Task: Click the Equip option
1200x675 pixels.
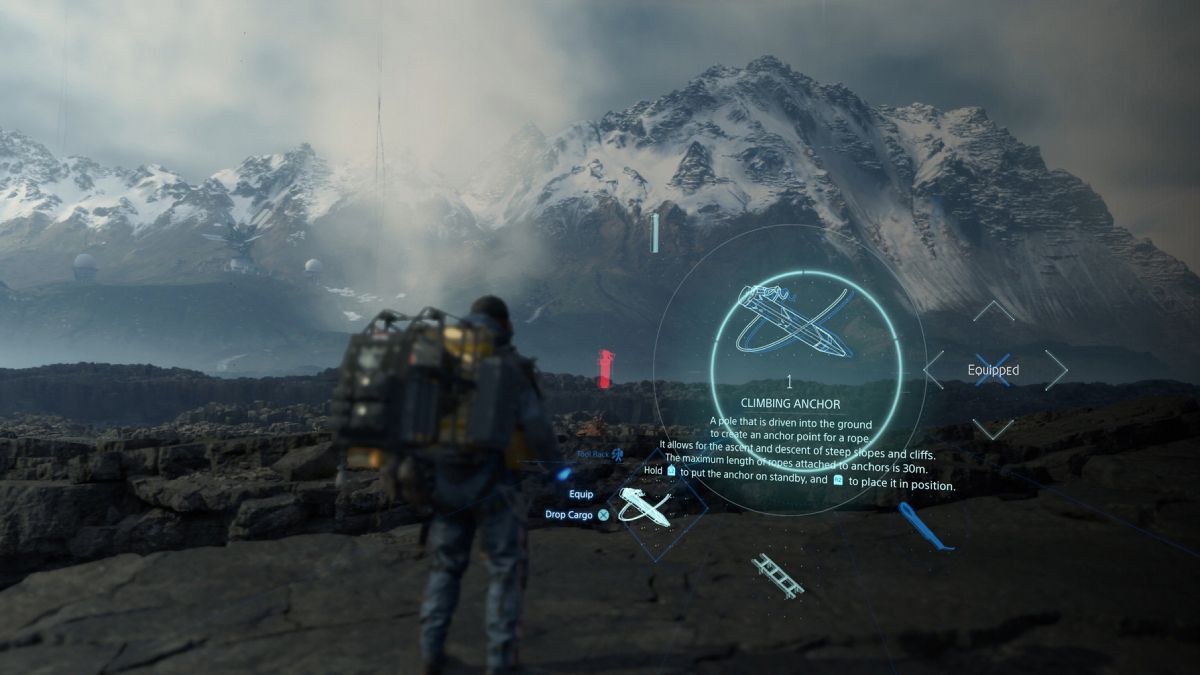Action: point(581,494)
